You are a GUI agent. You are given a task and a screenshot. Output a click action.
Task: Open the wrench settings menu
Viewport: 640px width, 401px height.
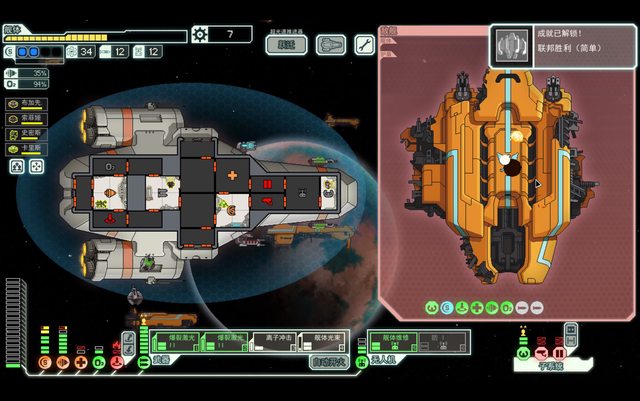(364, 44)
